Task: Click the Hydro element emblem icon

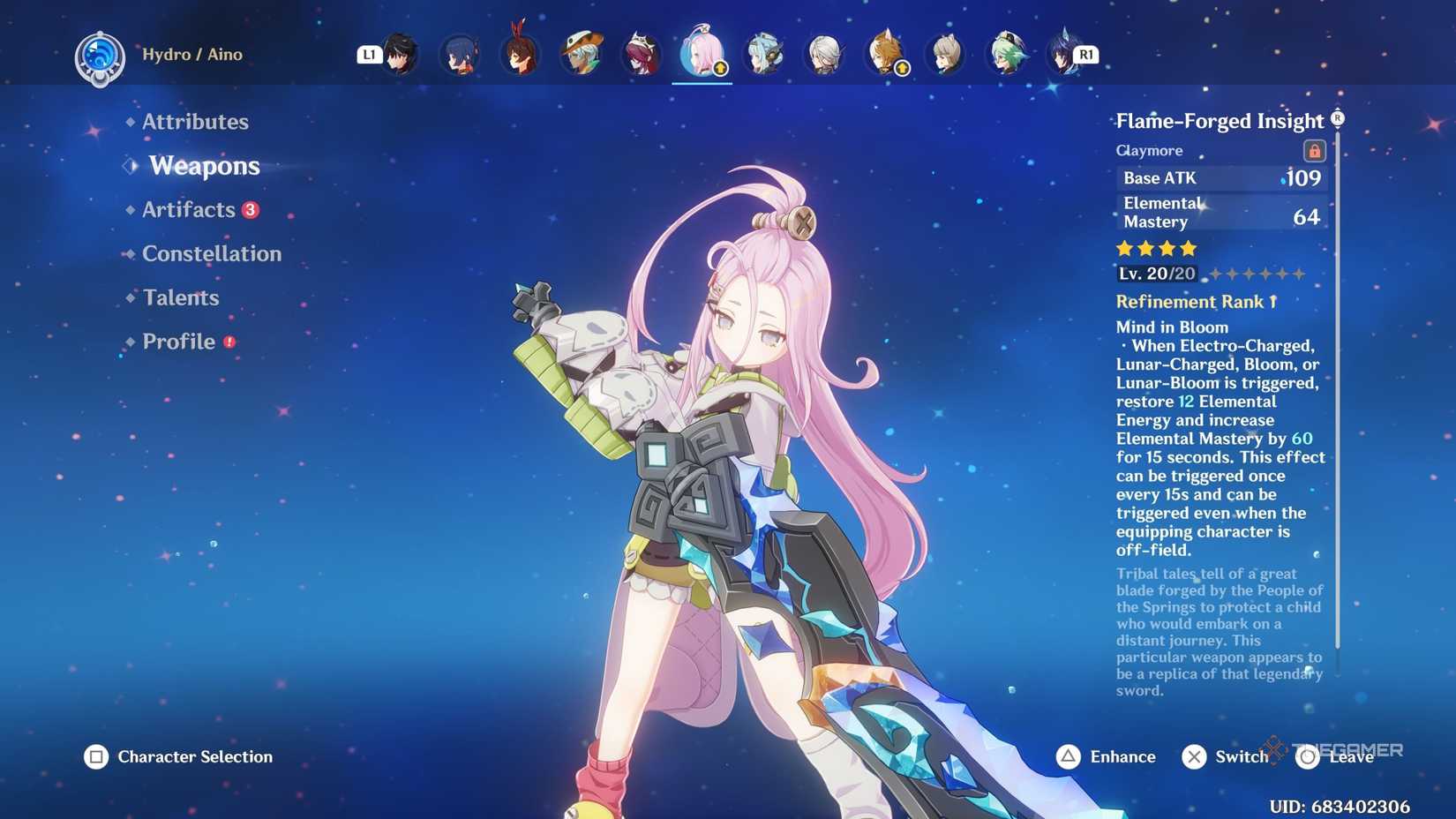Action: 99,57
